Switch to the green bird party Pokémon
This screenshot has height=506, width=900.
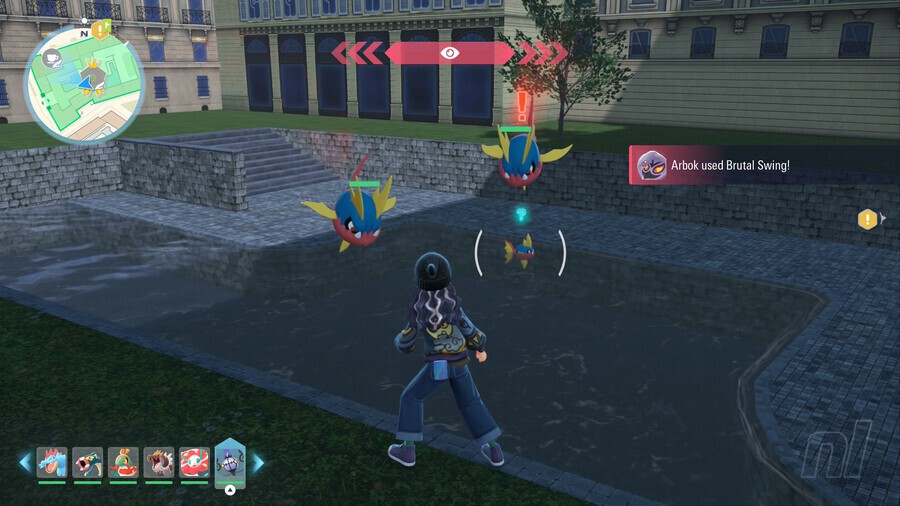tap(123, 462)
